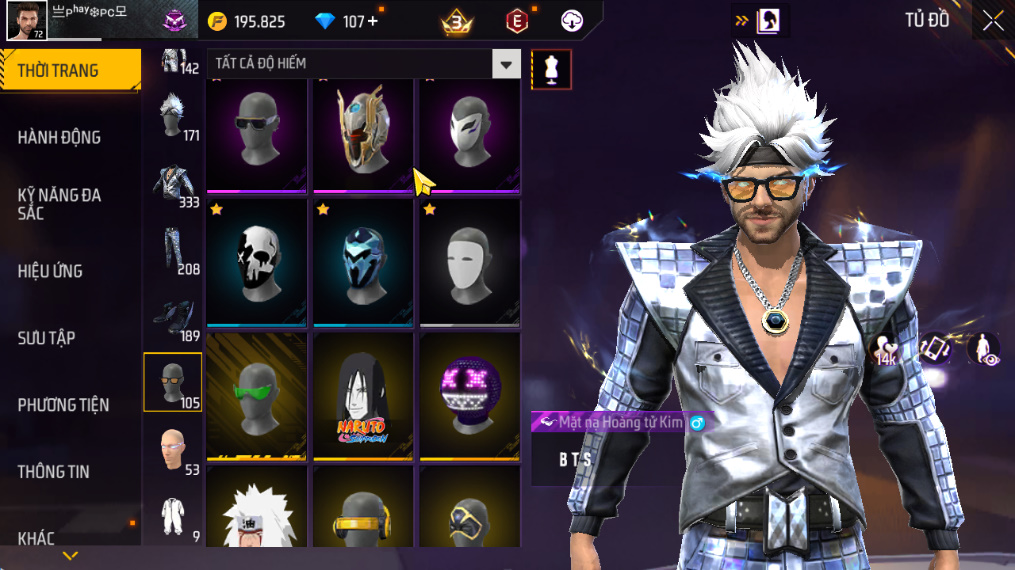The width and height of the screenshot is (1015, 570).
Task: Open the hairstyle subcategory with 171 items
Action: click(173, 115)
